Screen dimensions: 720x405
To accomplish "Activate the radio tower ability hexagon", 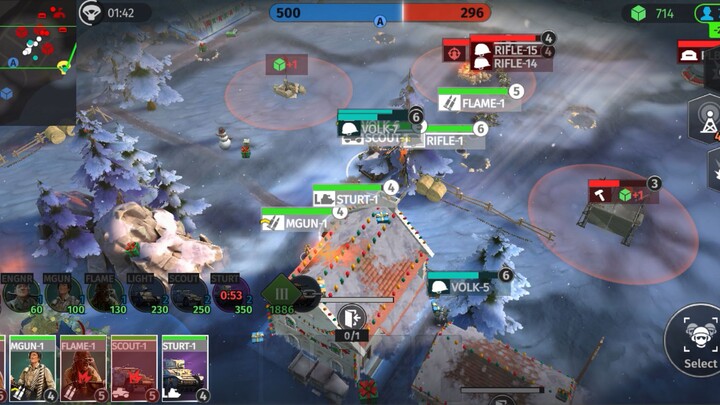I will coord(706,119).
